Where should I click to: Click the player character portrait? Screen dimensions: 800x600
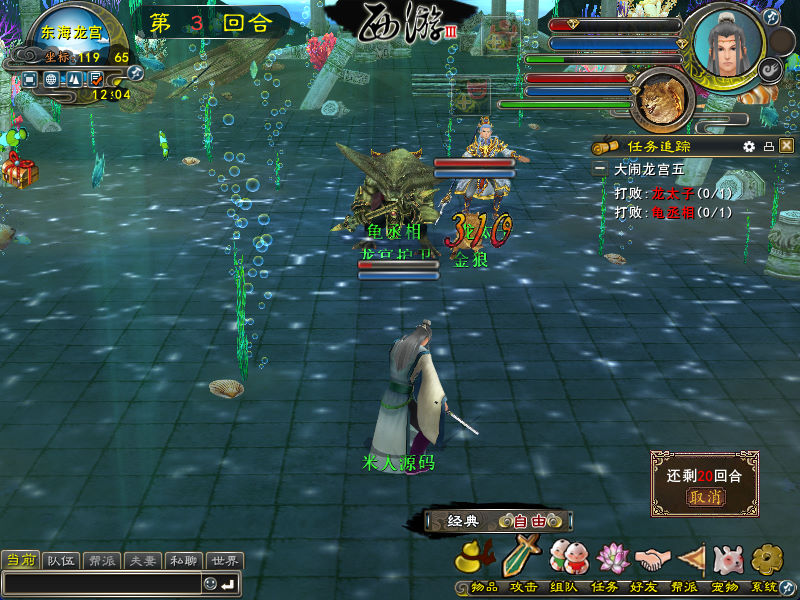[728, 42]
